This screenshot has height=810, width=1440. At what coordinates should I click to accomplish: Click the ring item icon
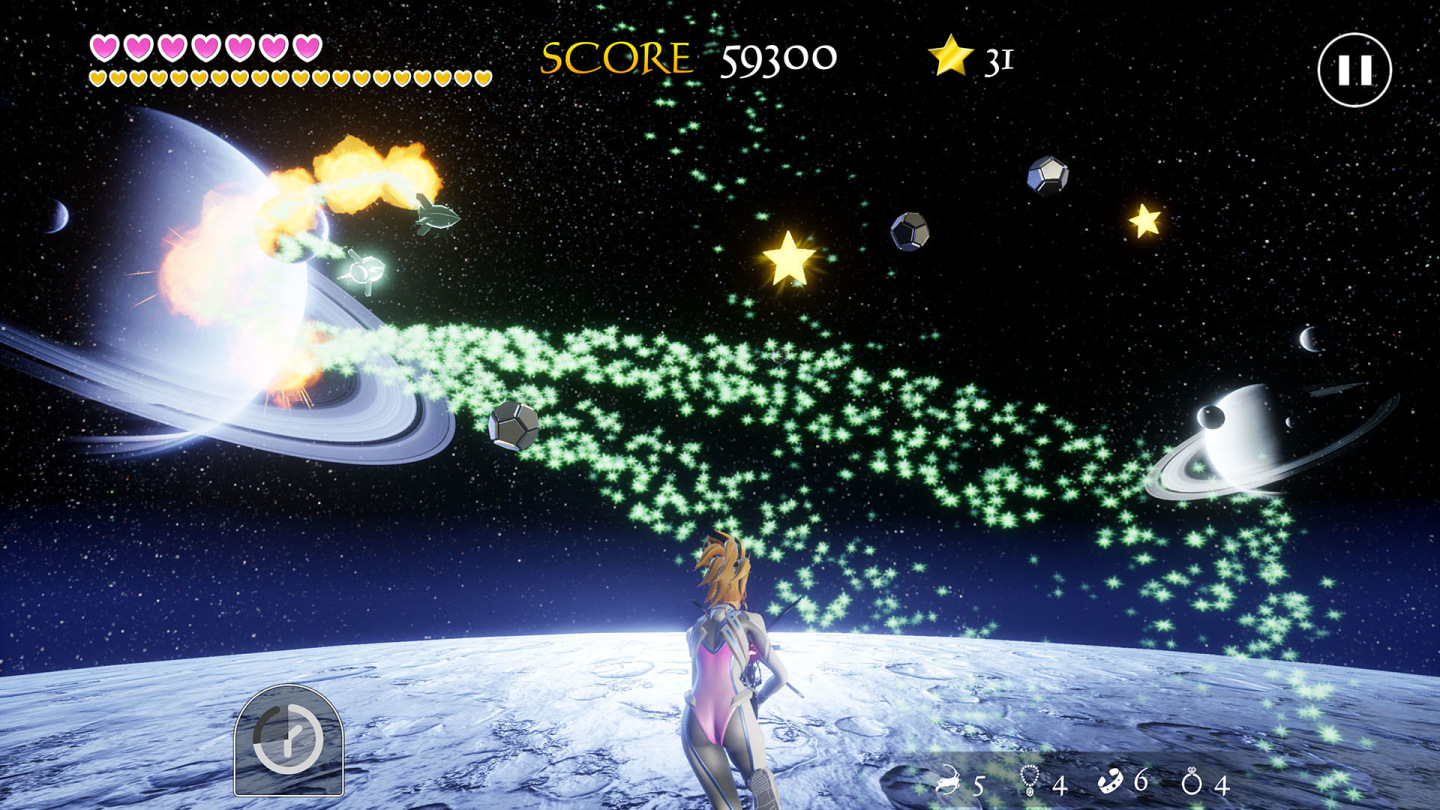[1190, 778]
